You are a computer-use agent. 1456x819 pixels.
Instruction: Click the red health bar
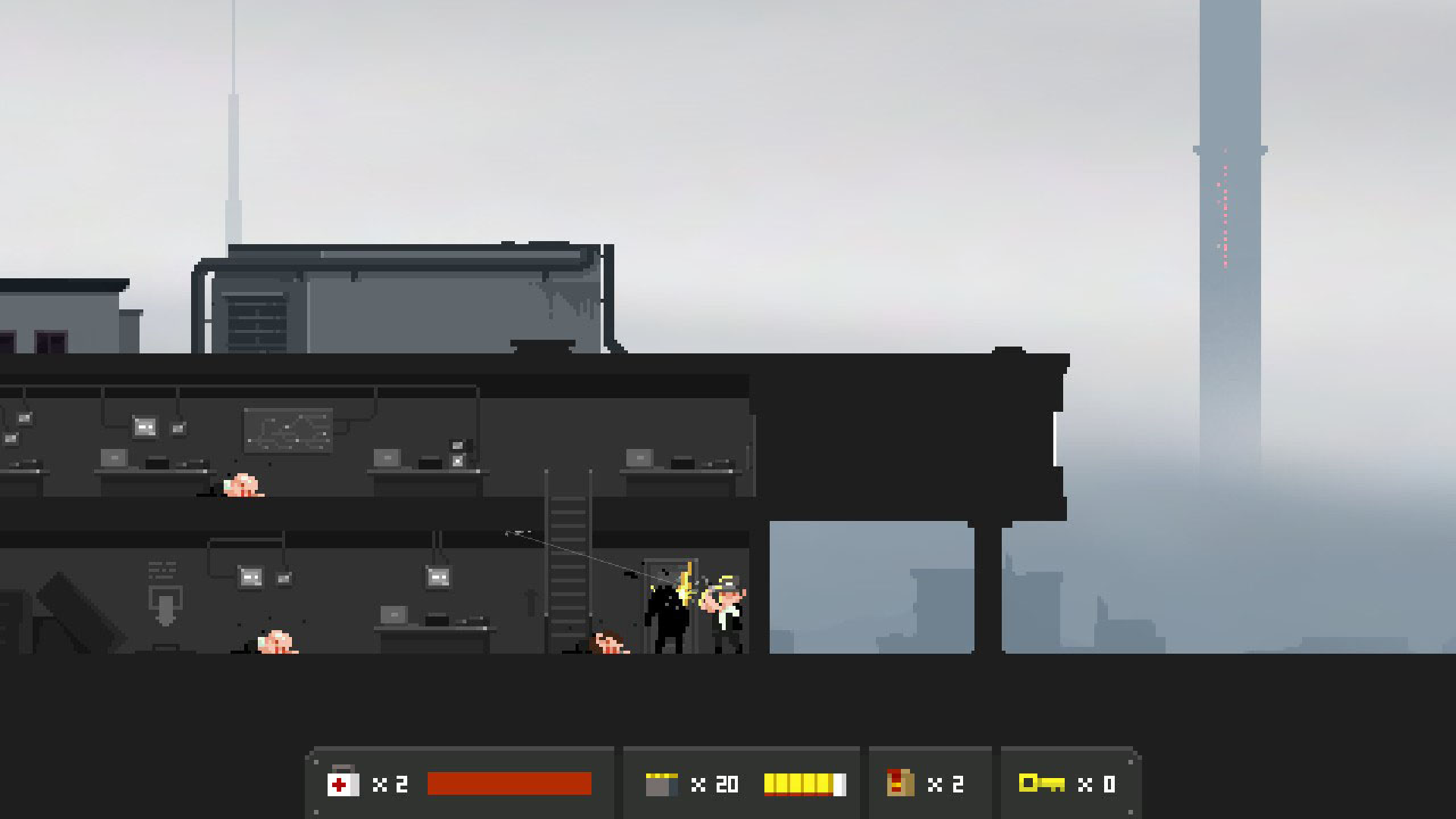click(x=508, y=782)
